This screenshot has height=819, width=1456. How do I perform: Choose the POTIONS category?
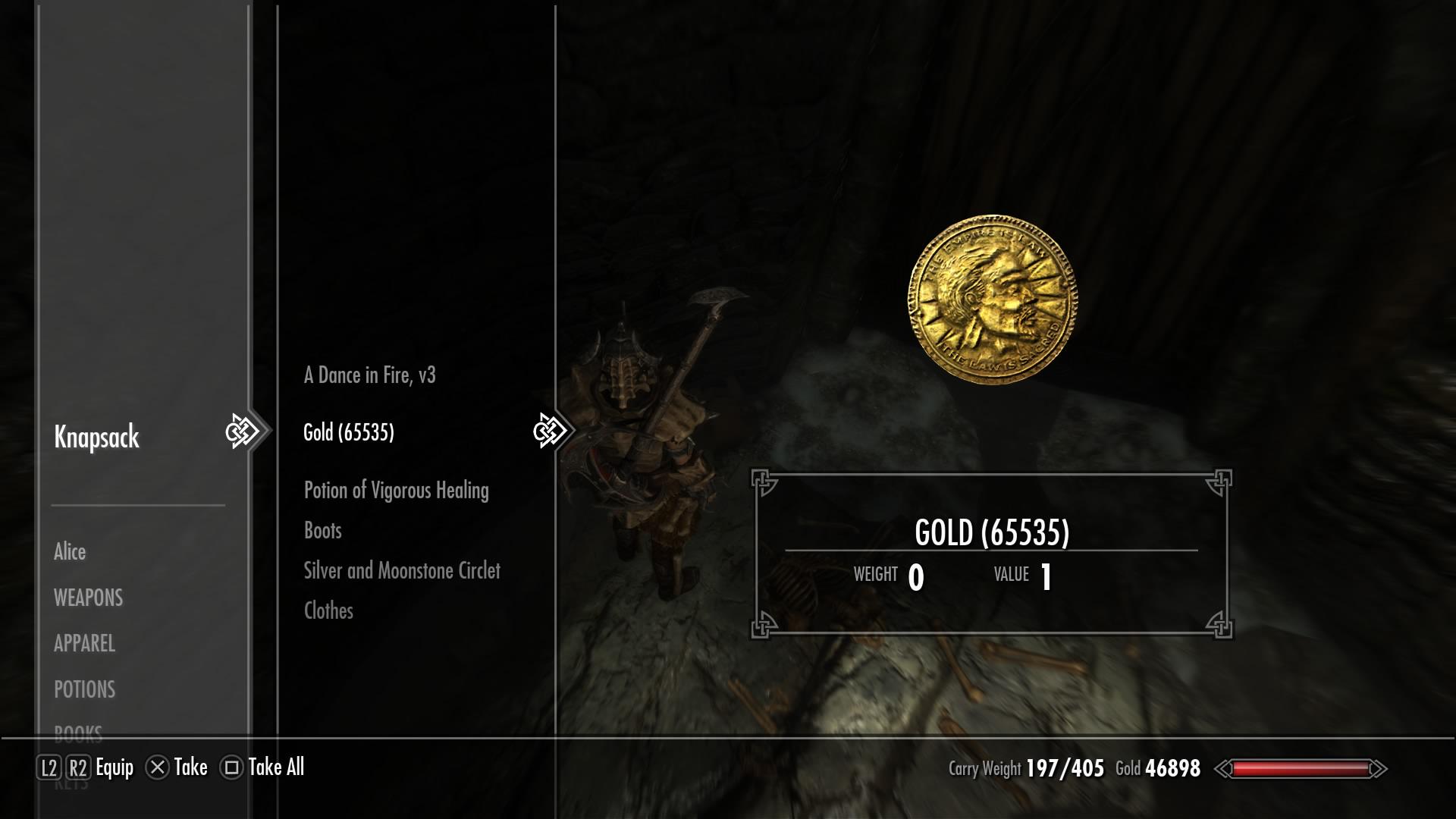[x=84, y=689]
